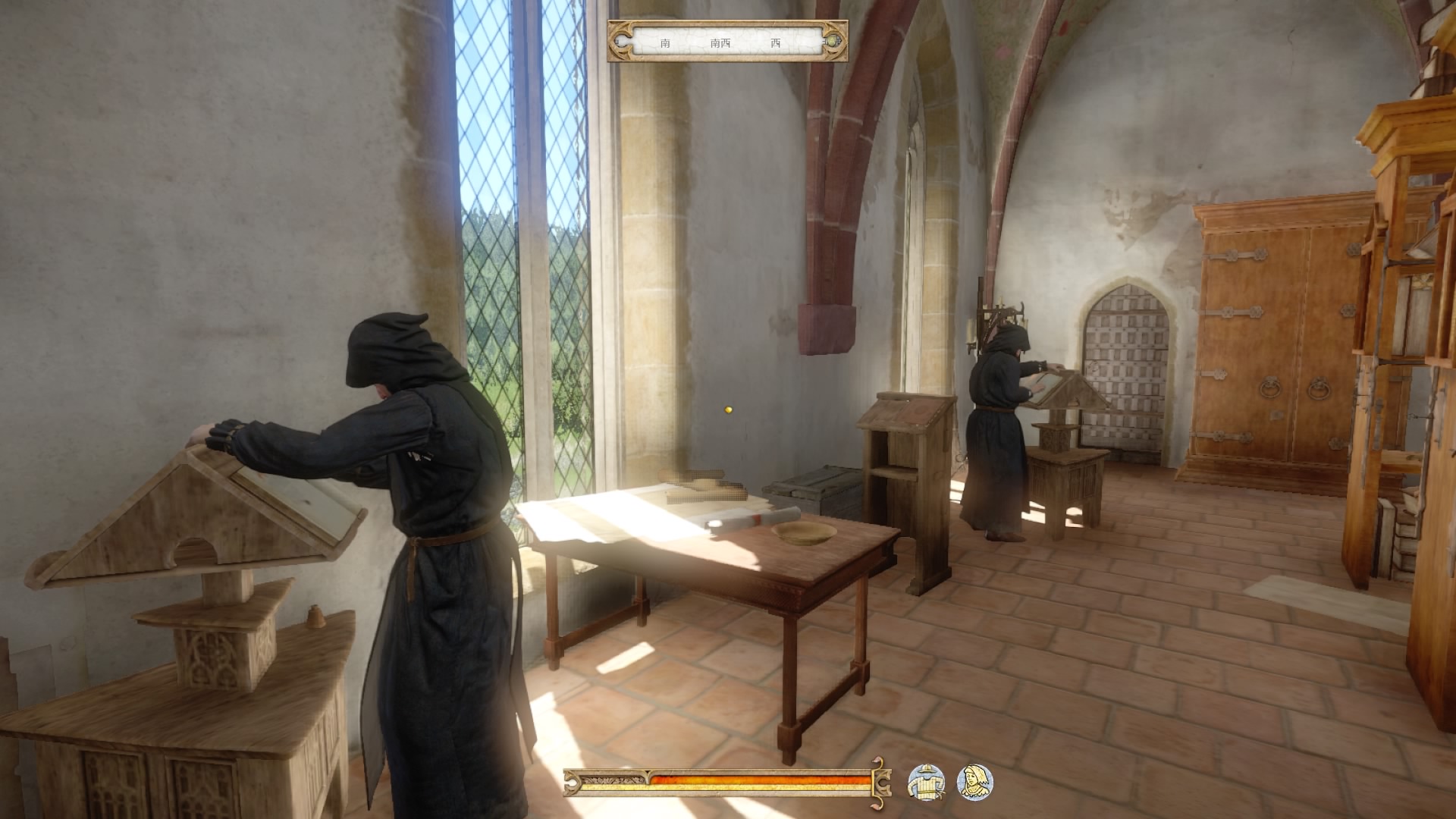
Task: Click the hooded head status icon
Action: pyautogui.click(x=974, y=782)
